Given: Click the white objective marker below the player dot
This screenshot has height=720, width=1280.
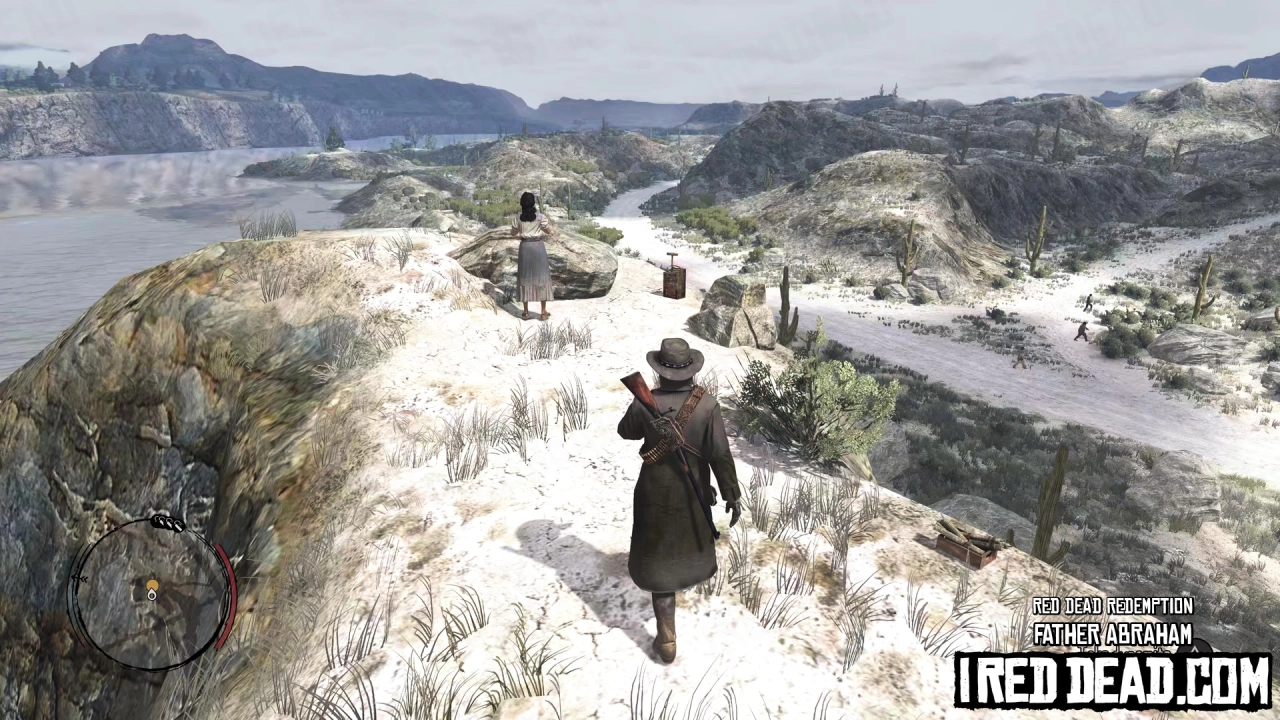Looking at the screenshot, I should click(152, 595).
